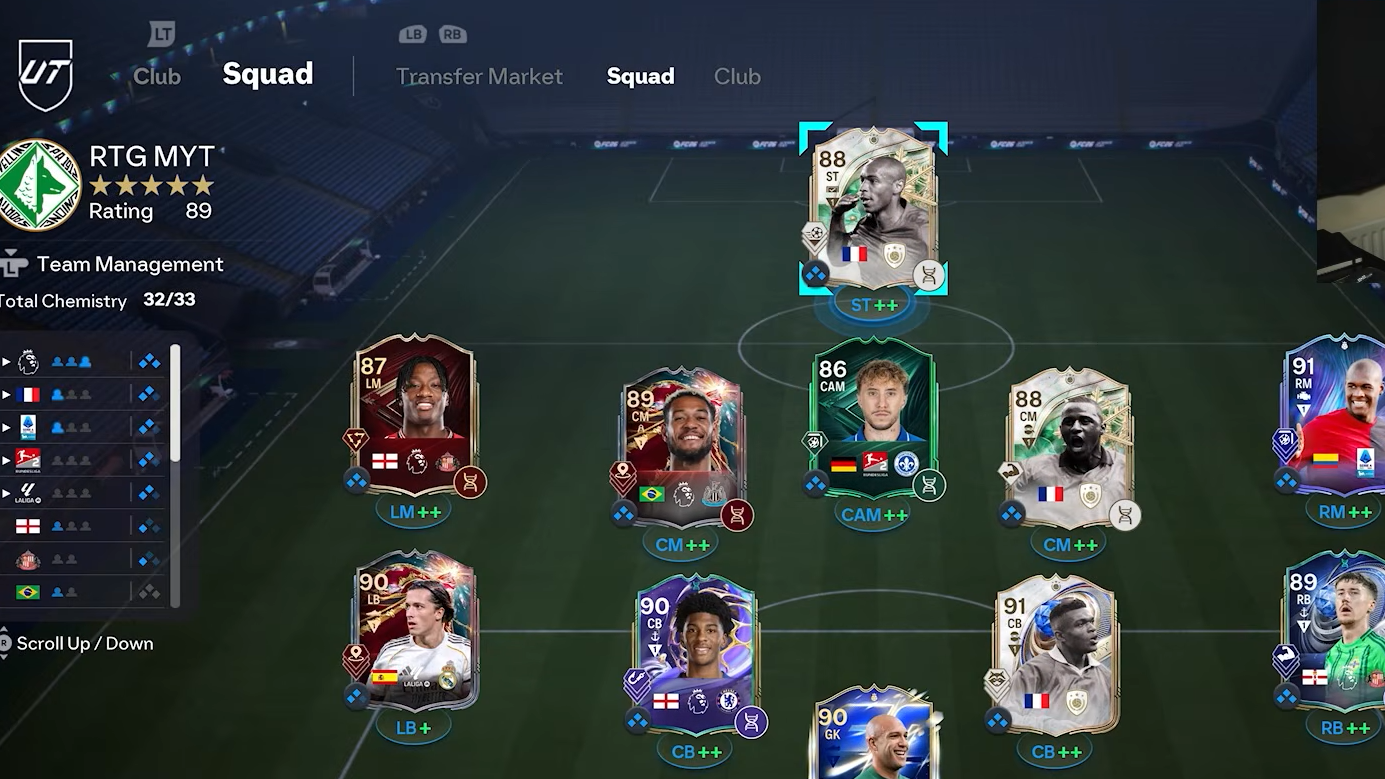Click the 88-rated French CM card

tap(1069, 447)
